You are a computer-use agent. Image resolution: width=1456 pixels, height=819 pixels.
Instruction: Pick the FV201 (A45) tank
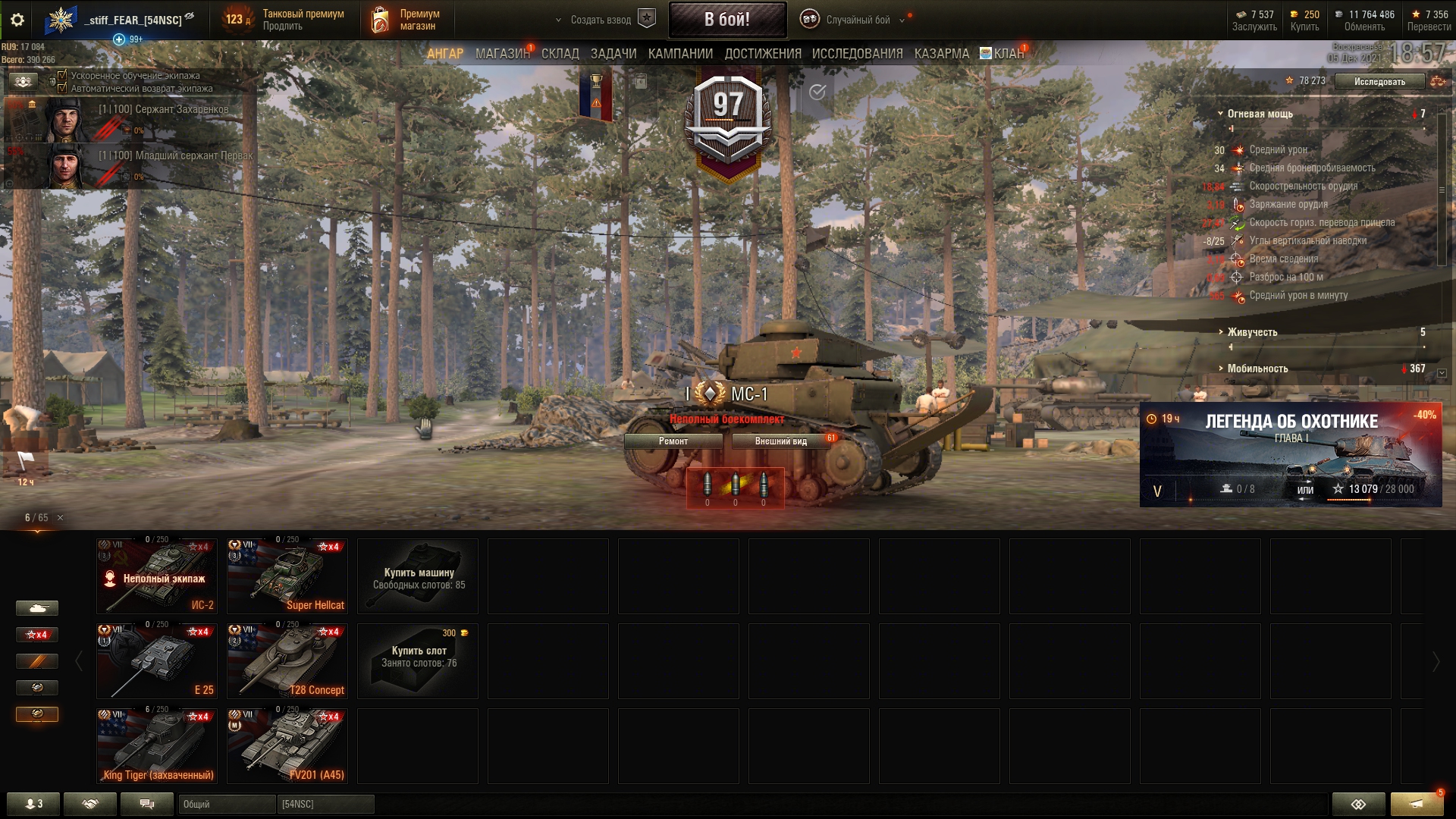pyautogui.click(x=287, y=746)
